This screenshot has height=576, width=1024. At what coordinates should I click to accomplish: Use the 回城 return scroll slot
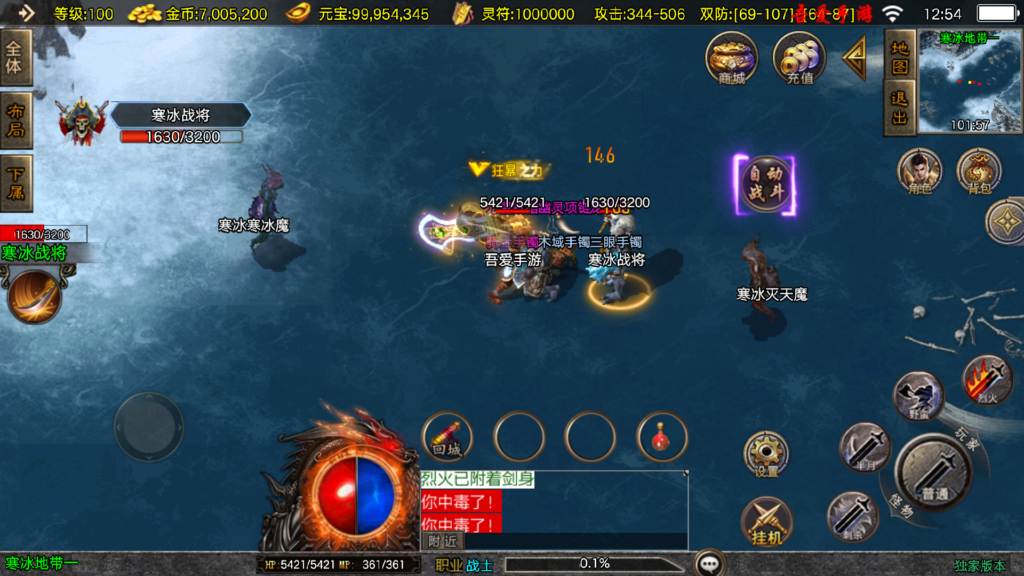448,436
